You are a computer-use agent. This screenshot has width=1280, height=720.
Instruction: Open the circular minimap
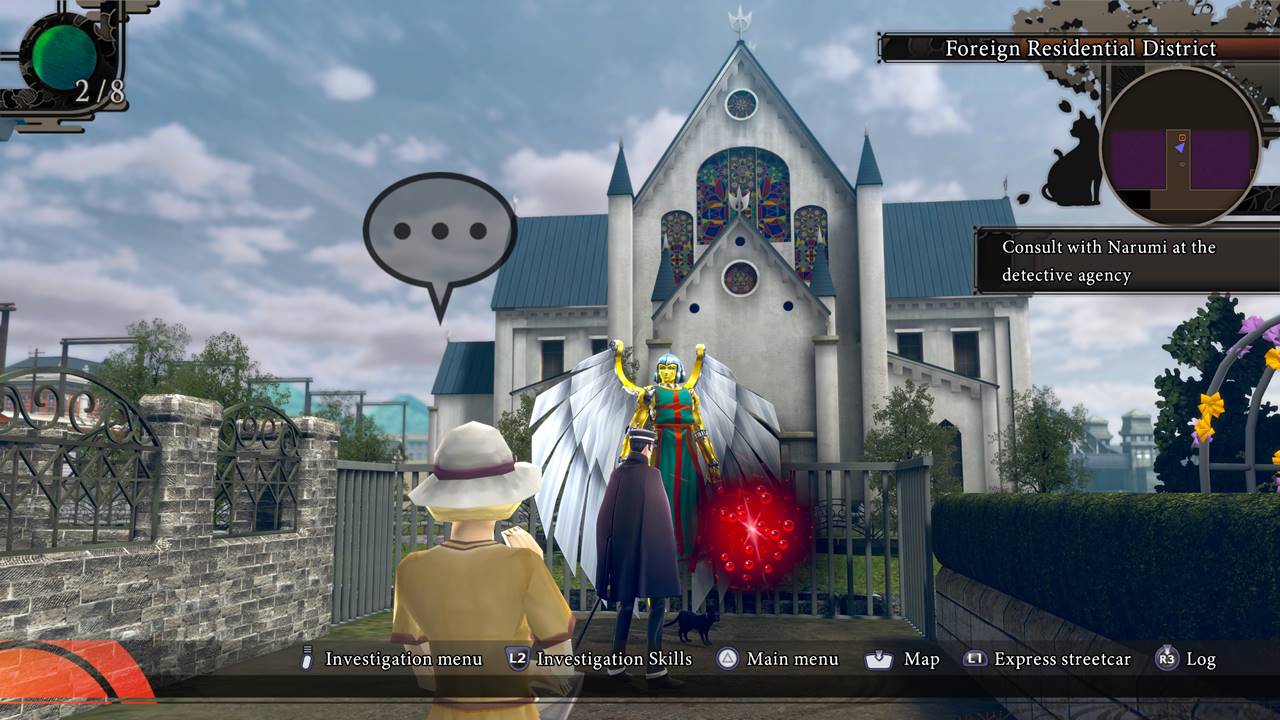(x=1180, y=146)
